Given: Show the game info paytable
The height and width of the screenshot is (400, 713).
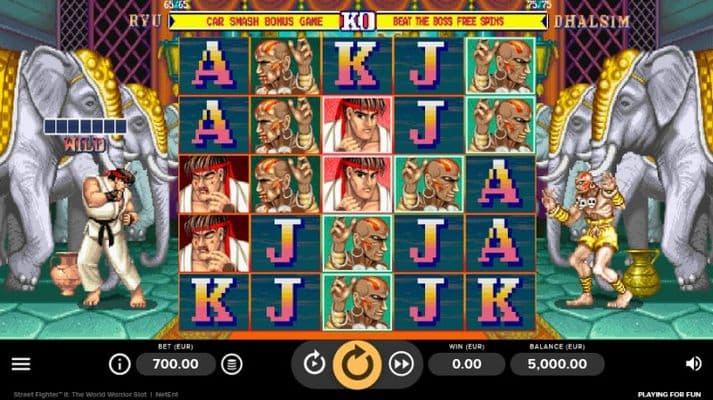Looking at the screenshot, I should tap(119, 364).
